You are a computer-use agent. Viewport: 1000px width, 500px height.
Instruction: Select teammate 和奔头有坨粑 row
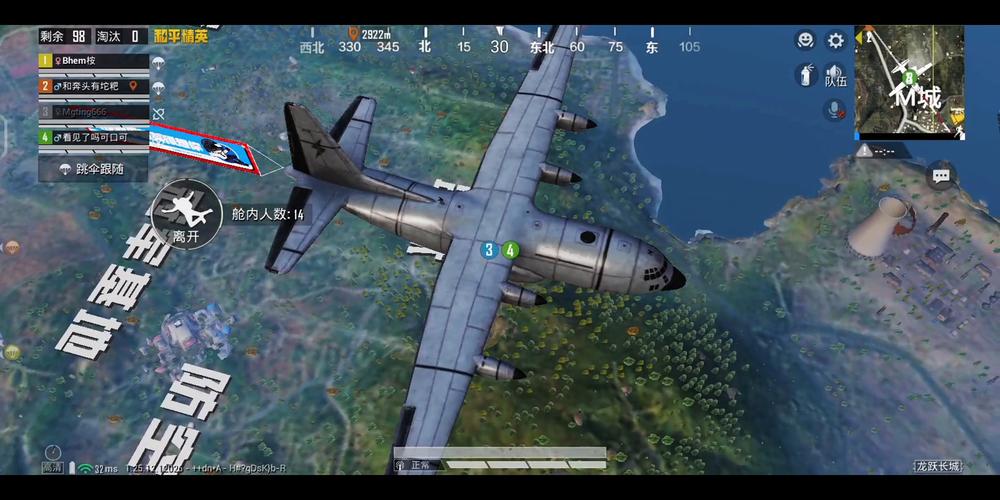(93, 86)
